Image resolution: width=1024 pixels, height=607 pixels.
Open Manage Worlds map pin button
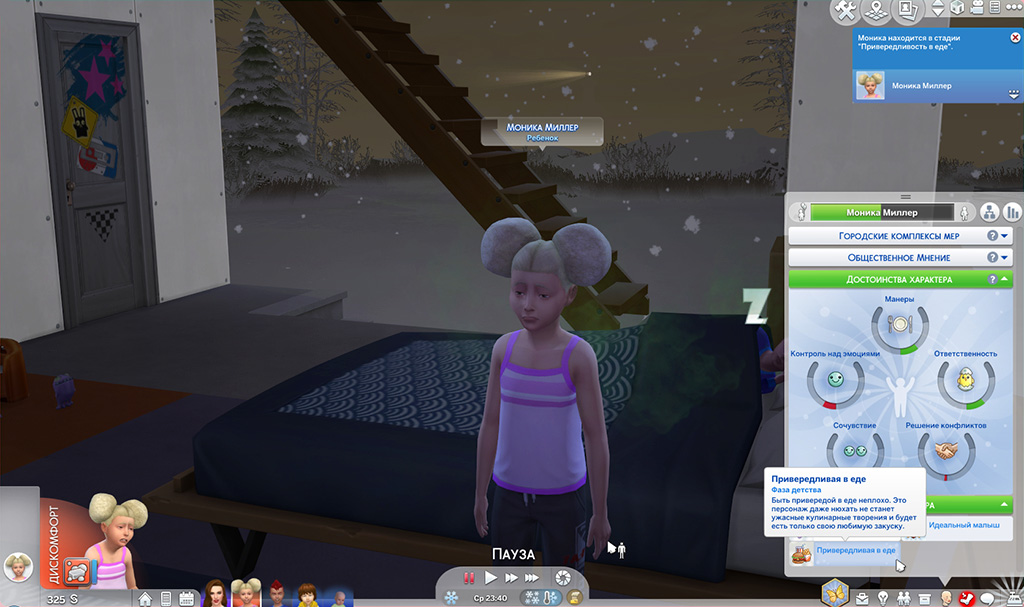(x=877, y=10)
